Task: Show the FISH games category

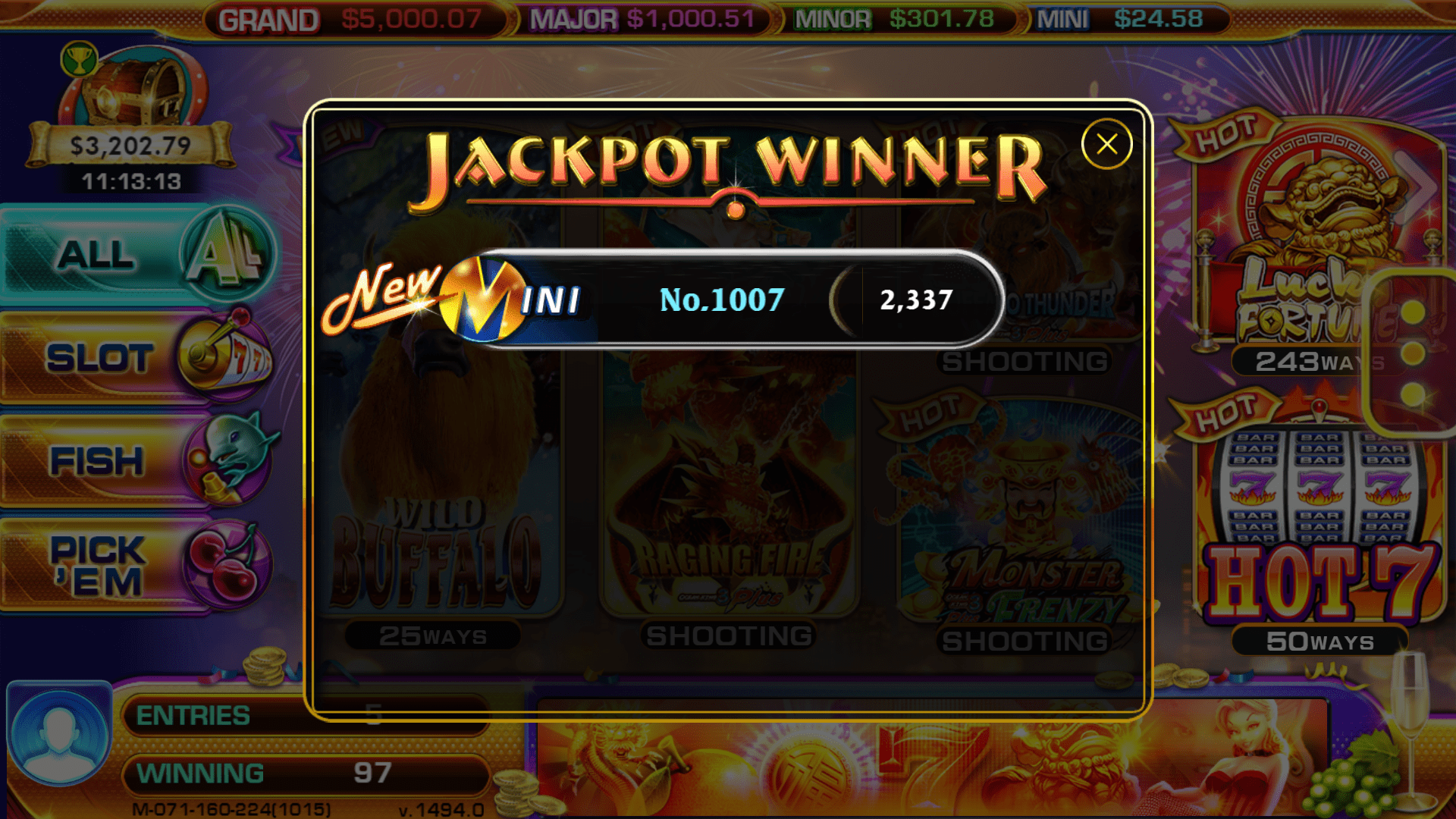Action: [x=136, y=460]
